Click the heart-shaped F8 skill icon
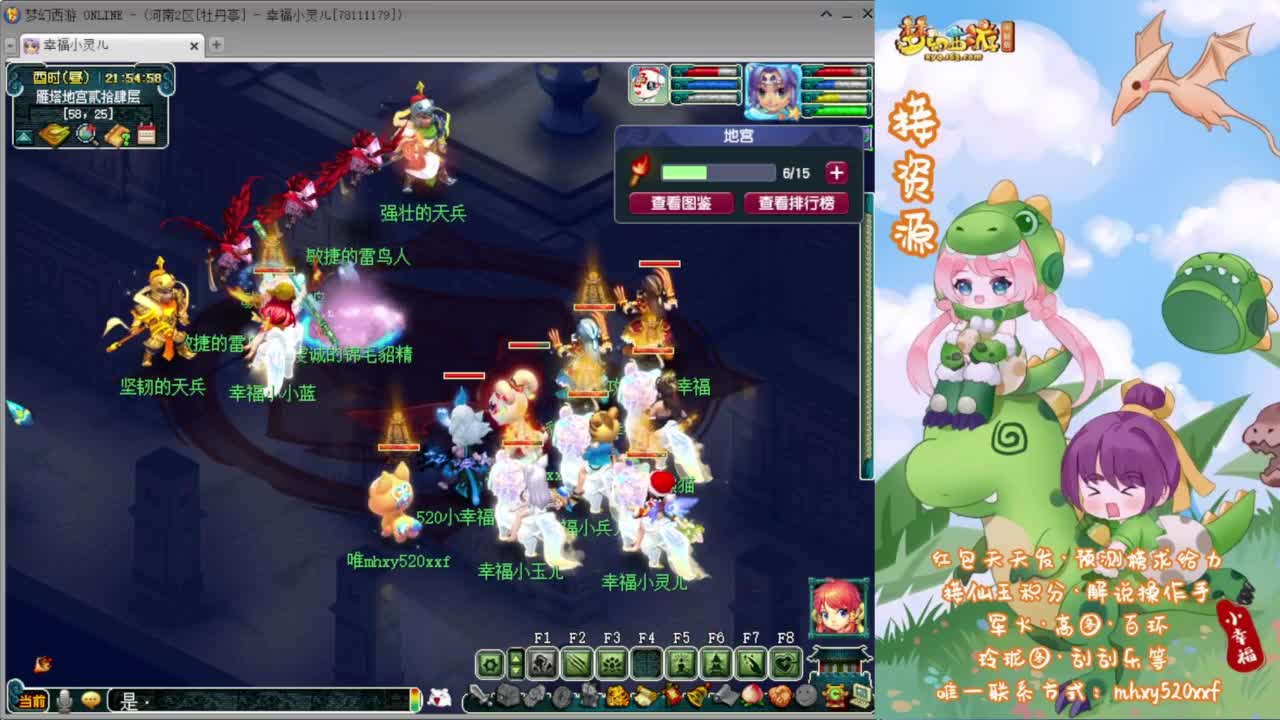The width and height of the screenshot is (1280, 720). (x=786, y=663)
